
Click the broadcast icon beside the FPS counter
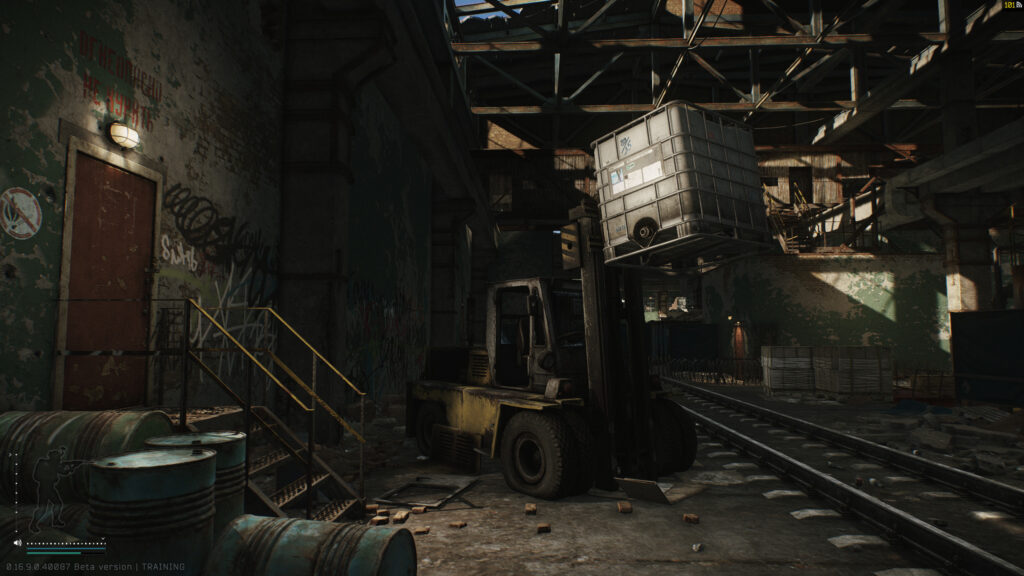point(1018,6)
